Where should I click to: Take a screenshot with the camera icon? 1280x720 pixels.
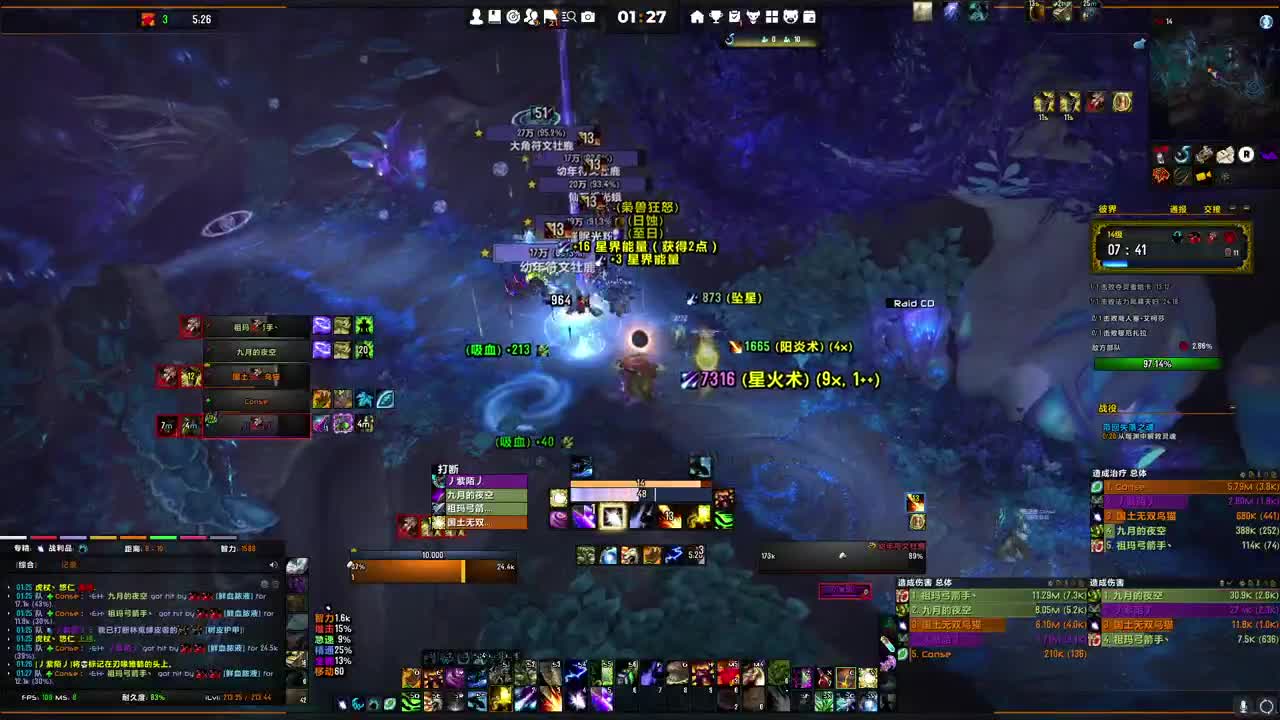tap(588, 16)
